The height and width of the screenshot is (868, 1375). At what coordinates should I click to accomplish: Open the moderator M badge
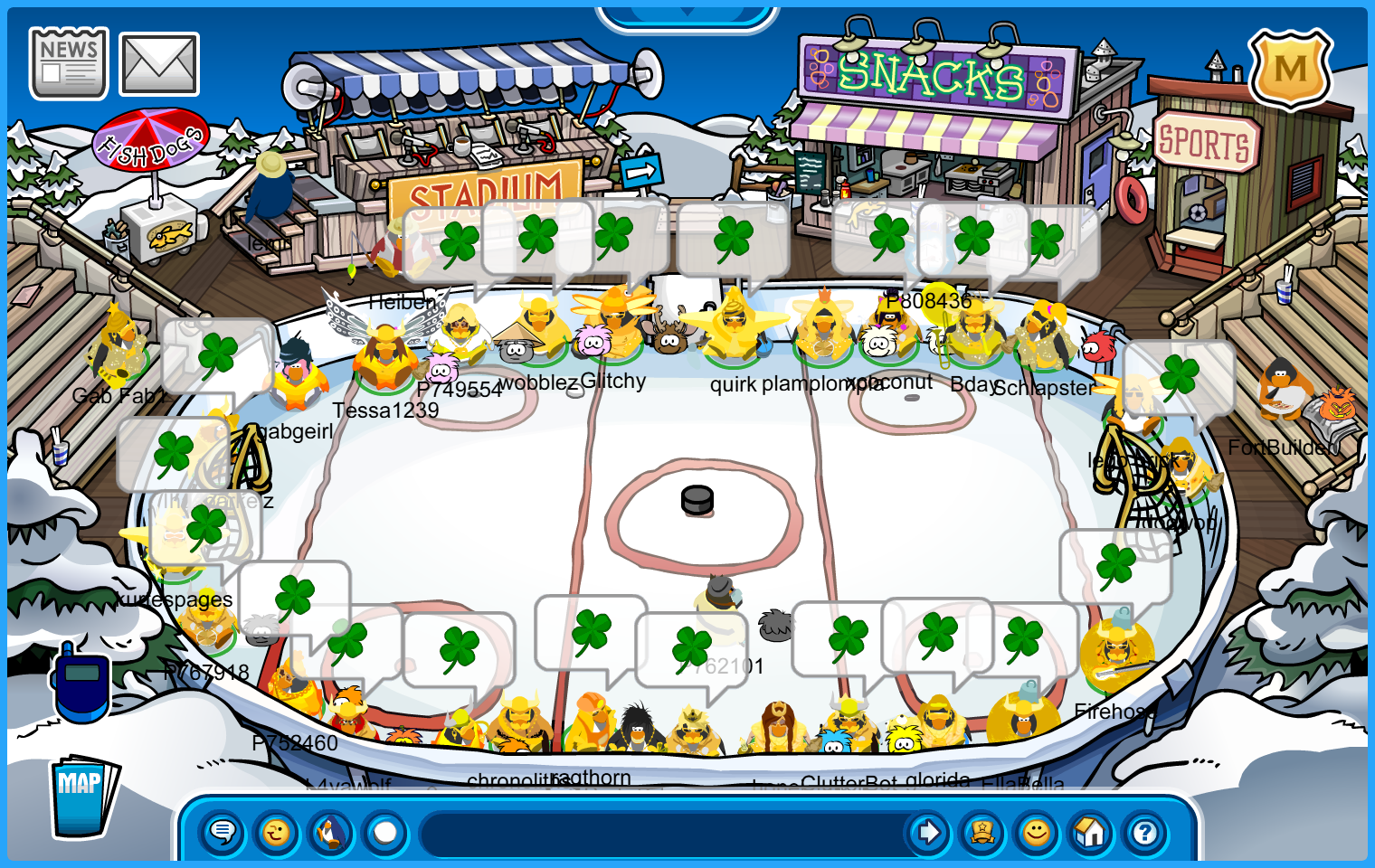1290,69
